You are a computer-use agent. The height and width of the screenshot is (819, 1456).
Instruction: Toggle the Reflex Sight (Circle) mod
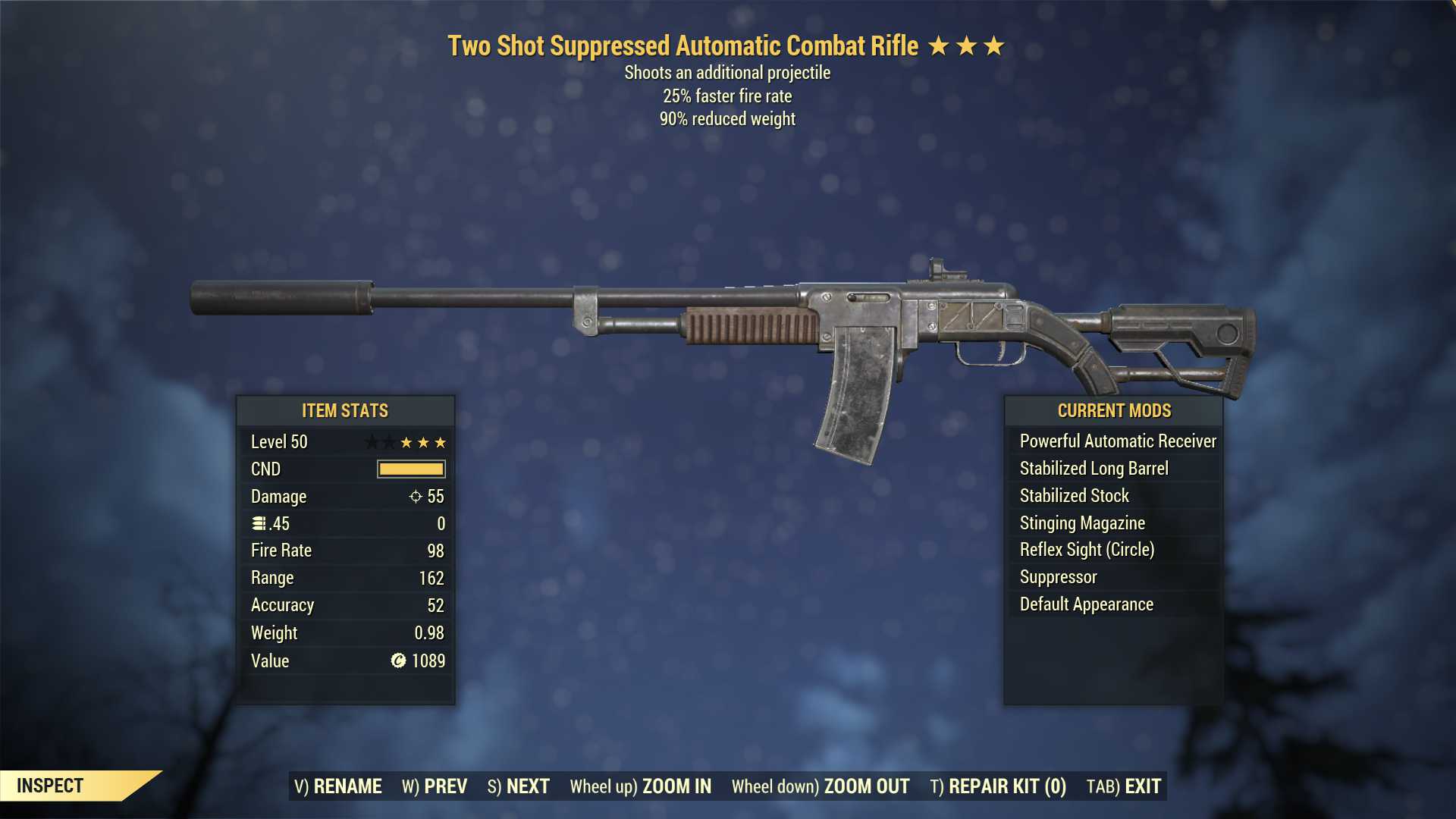tap(1088, 550)
